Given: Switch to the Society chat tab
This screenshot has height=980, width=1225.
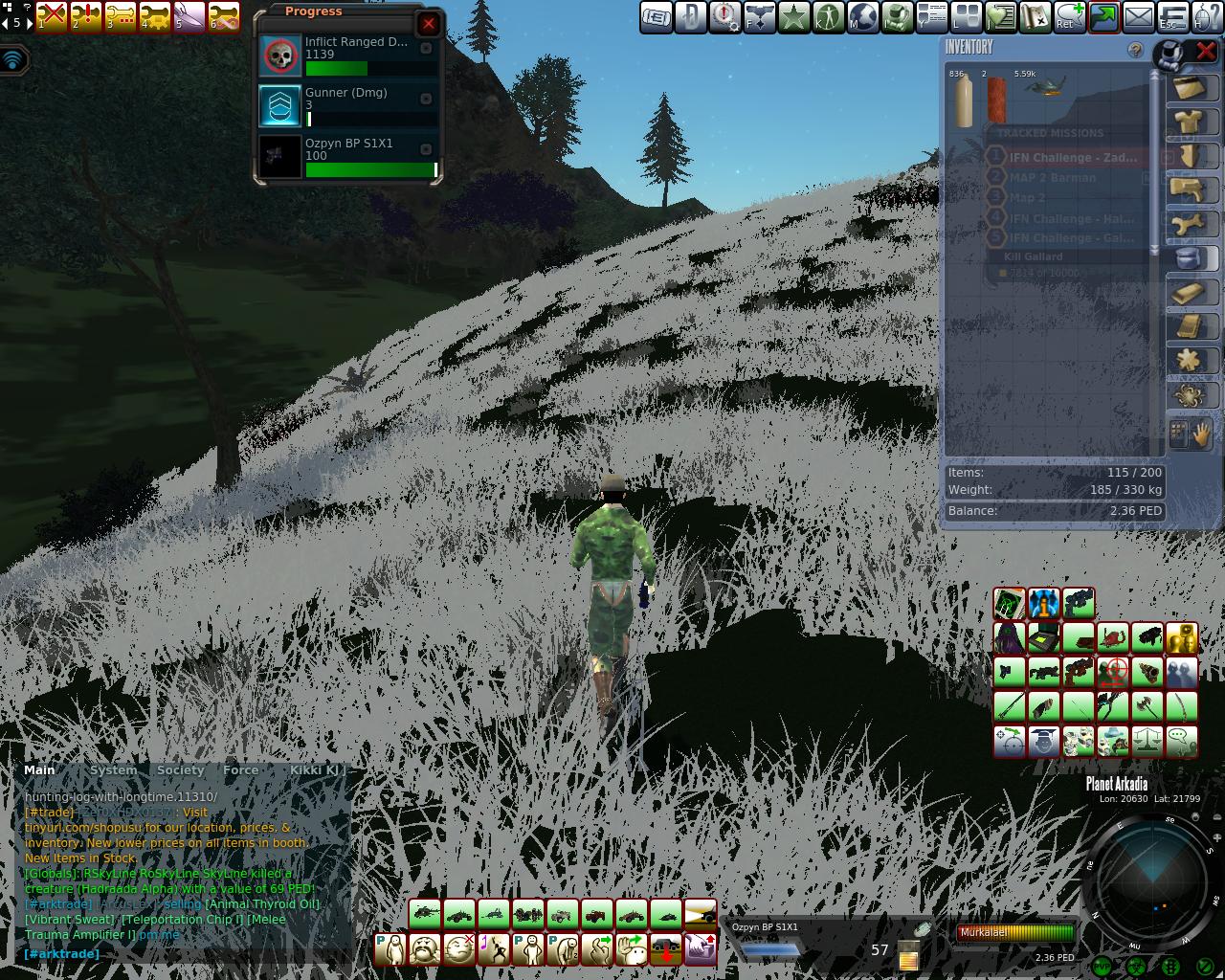Looking at the screenshot, I should tap(180, 770).
